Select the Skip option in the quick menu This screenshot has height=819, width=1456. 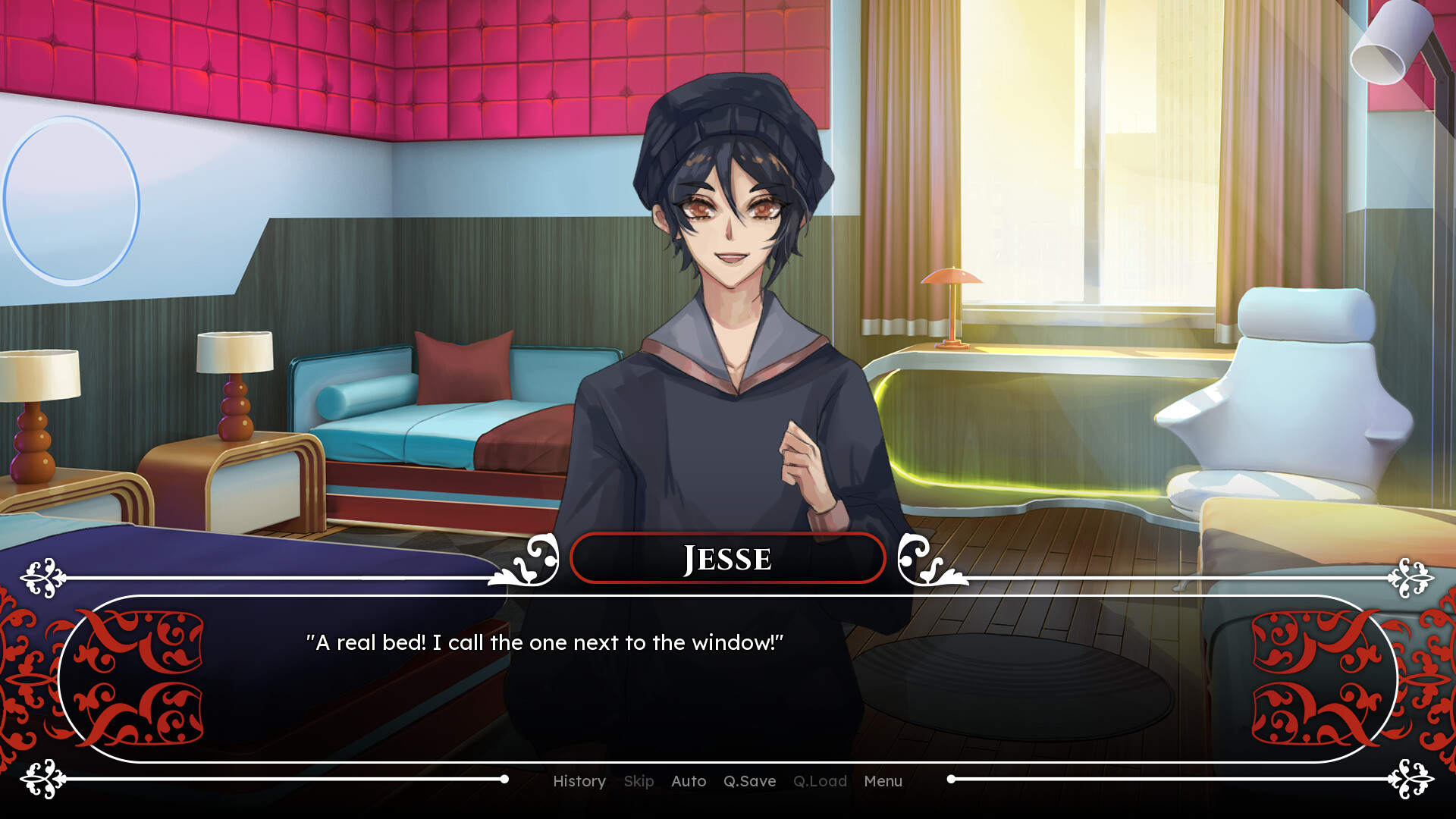click(639, 781)
